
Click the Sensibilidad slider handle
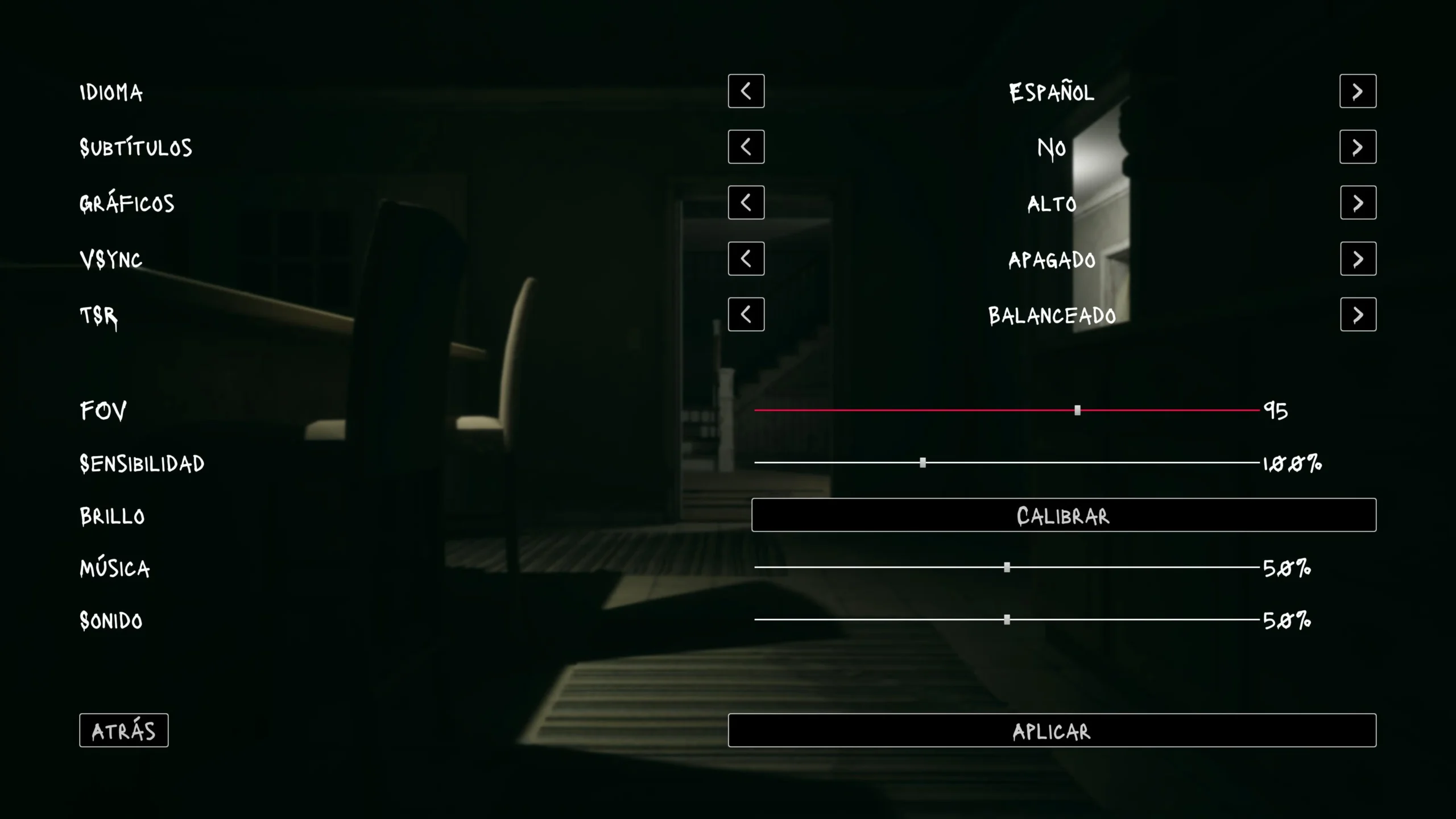[x=923, y=463]
